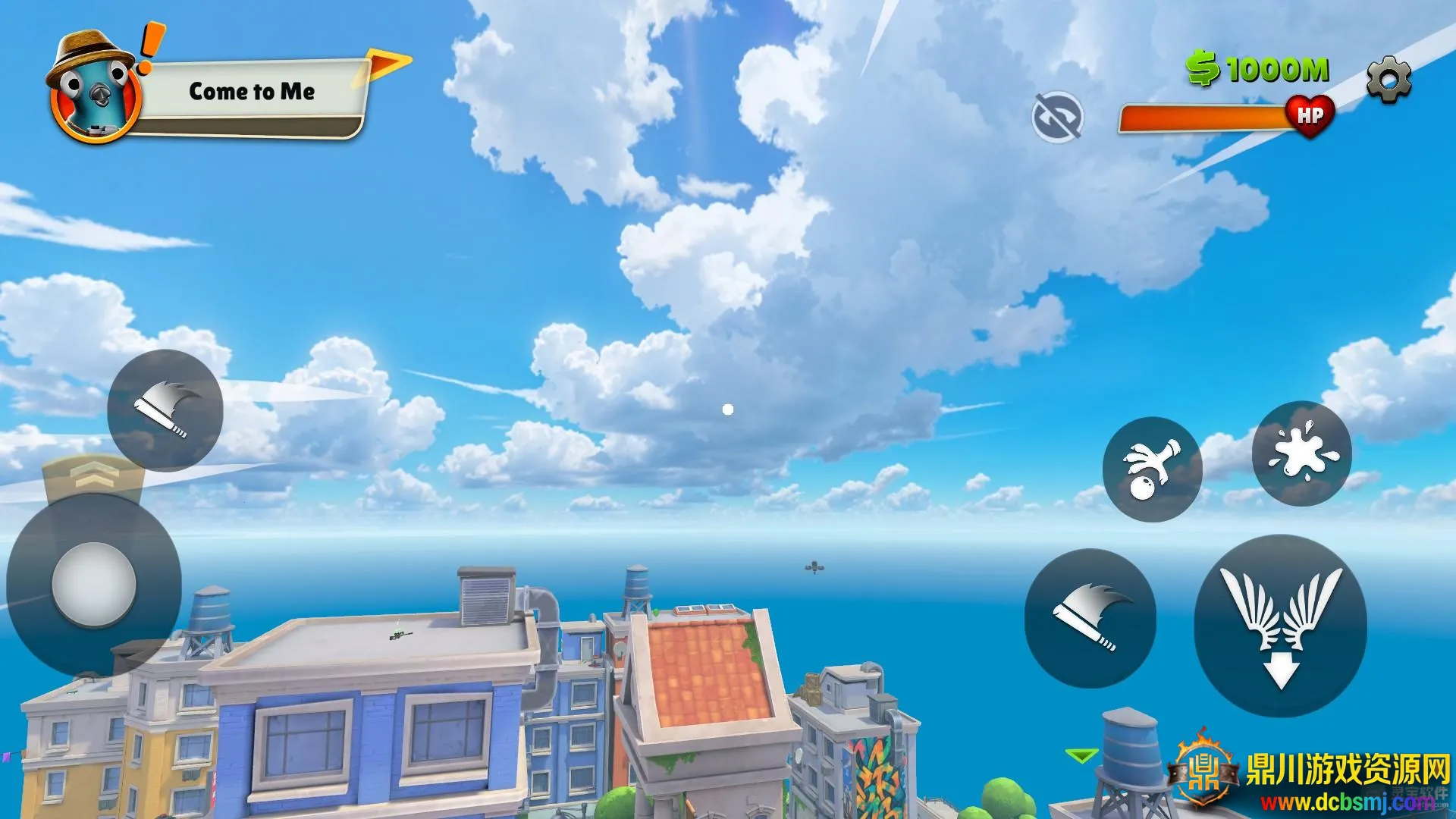Open the settings gear menu
The height and width of the screenshot is (819, 1456).
click(1389, 79)
